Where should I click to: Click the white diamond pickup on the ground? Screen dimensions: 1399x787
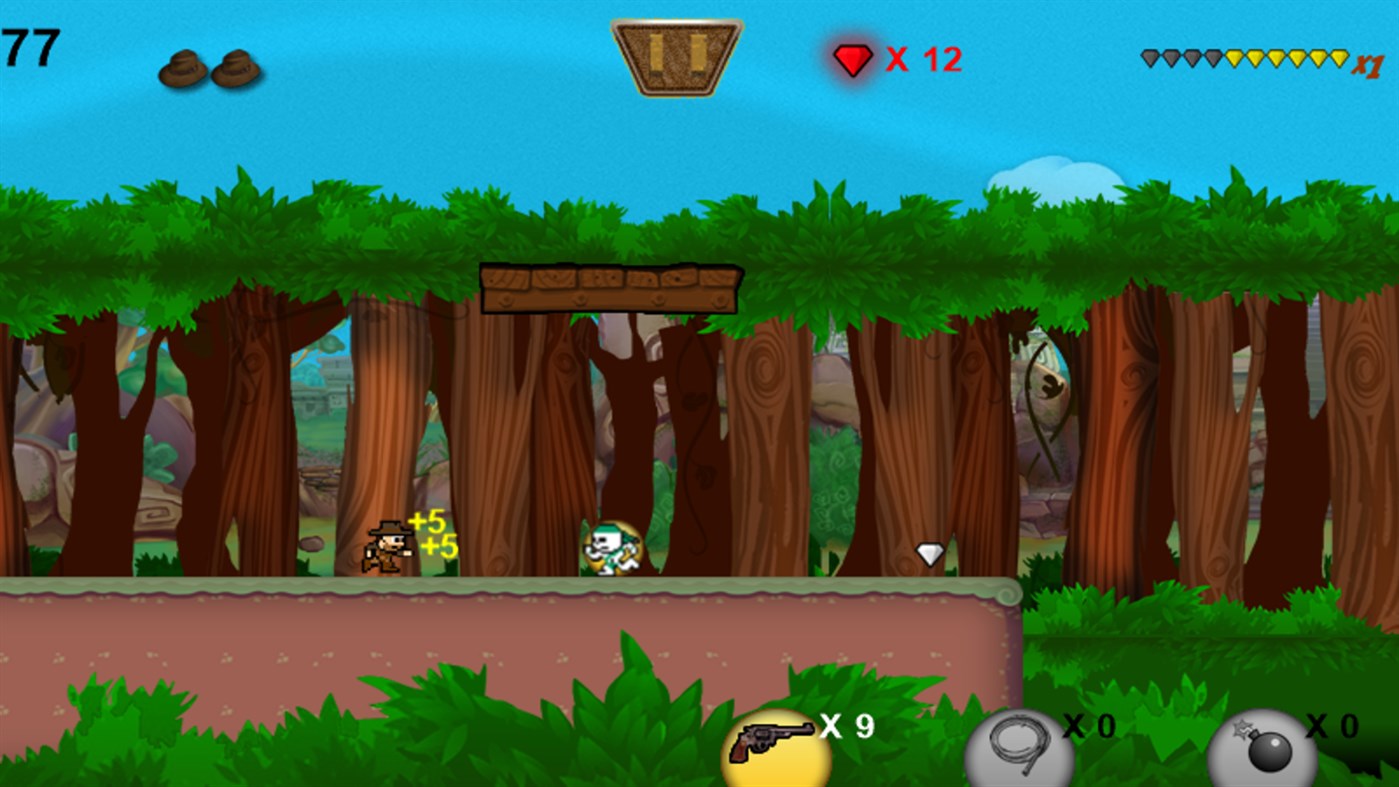[x=929, y=552]
